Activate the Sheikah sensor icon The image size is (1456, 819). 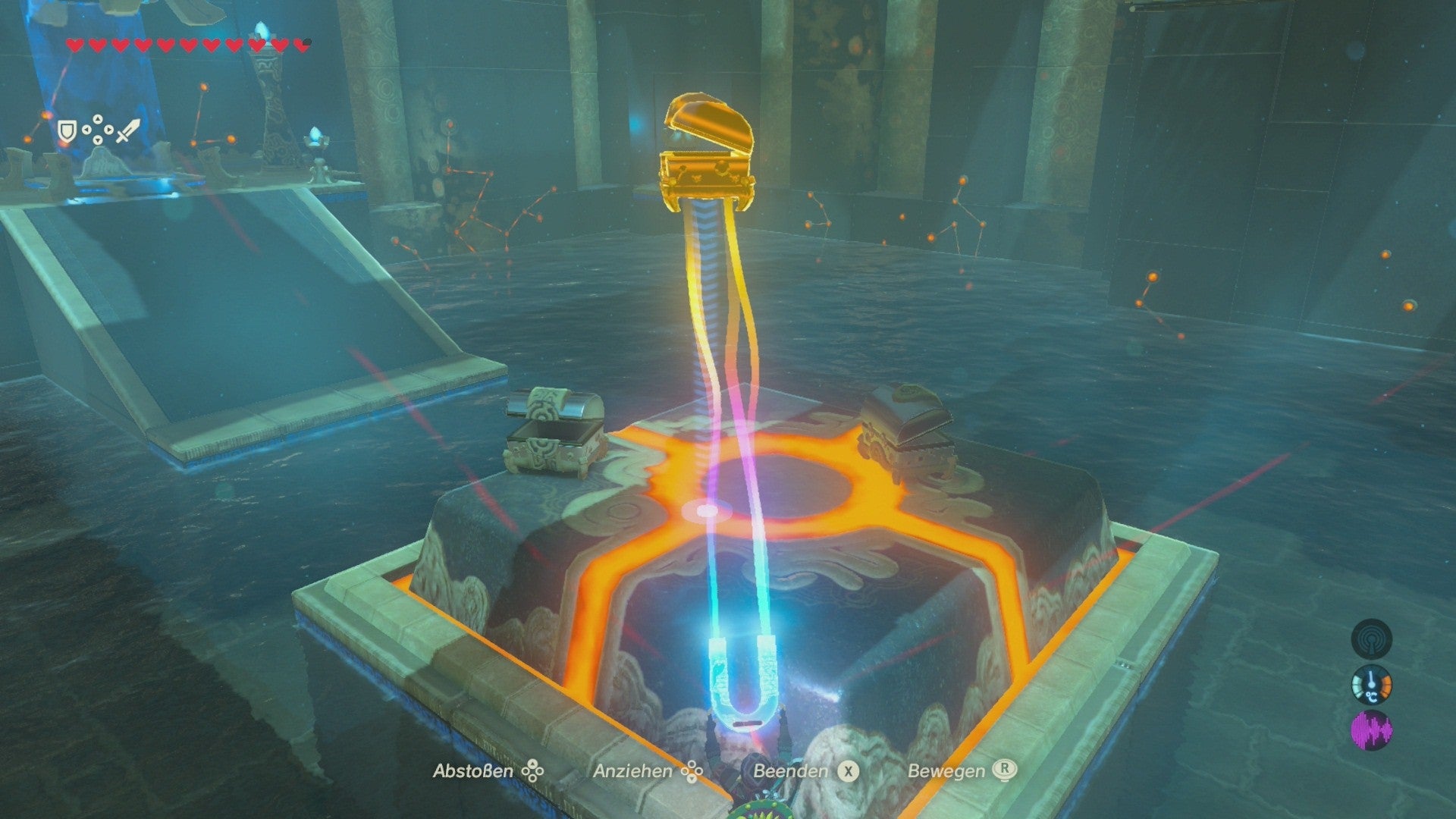pos(1370,639)
